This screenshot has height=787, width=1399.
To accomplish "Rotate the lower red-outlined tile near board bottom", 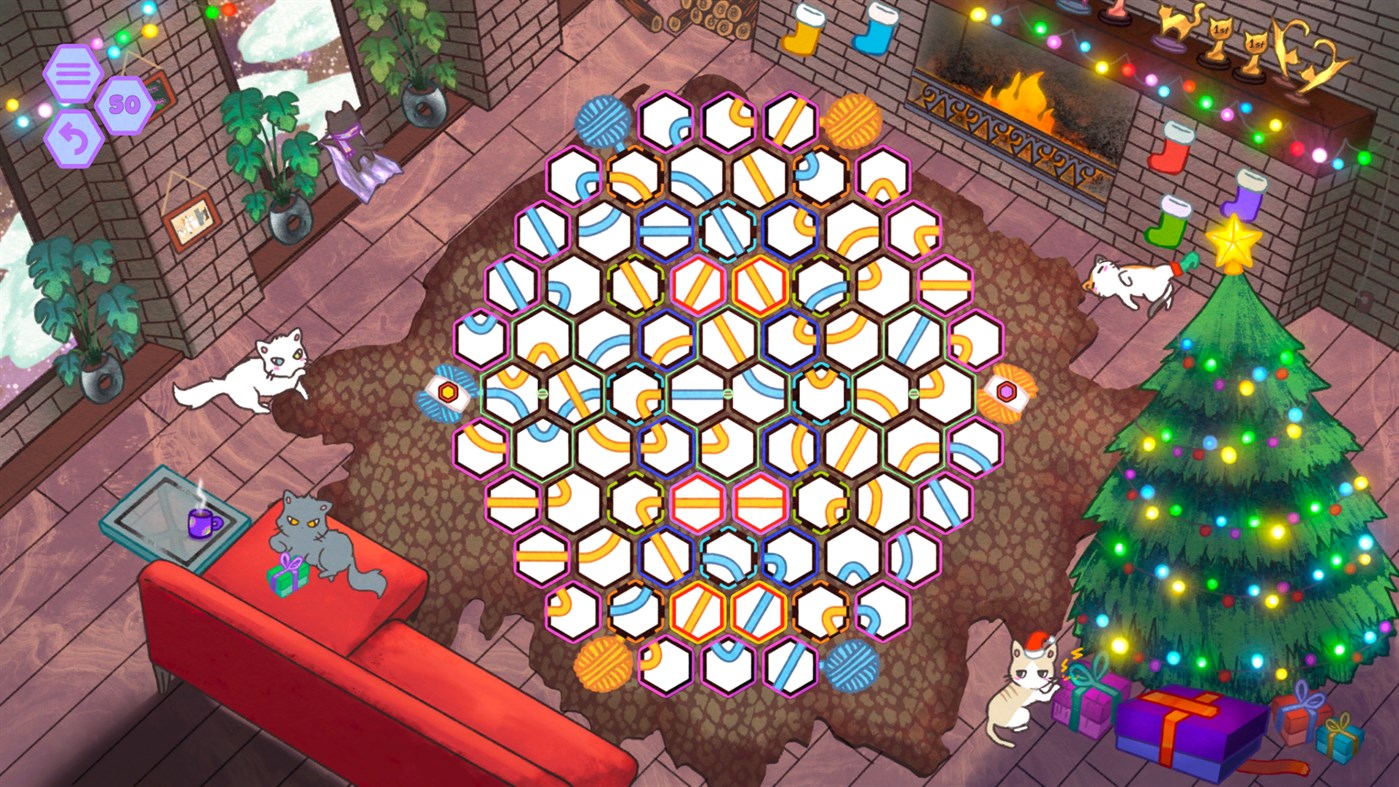I will (x=697, y=611).
